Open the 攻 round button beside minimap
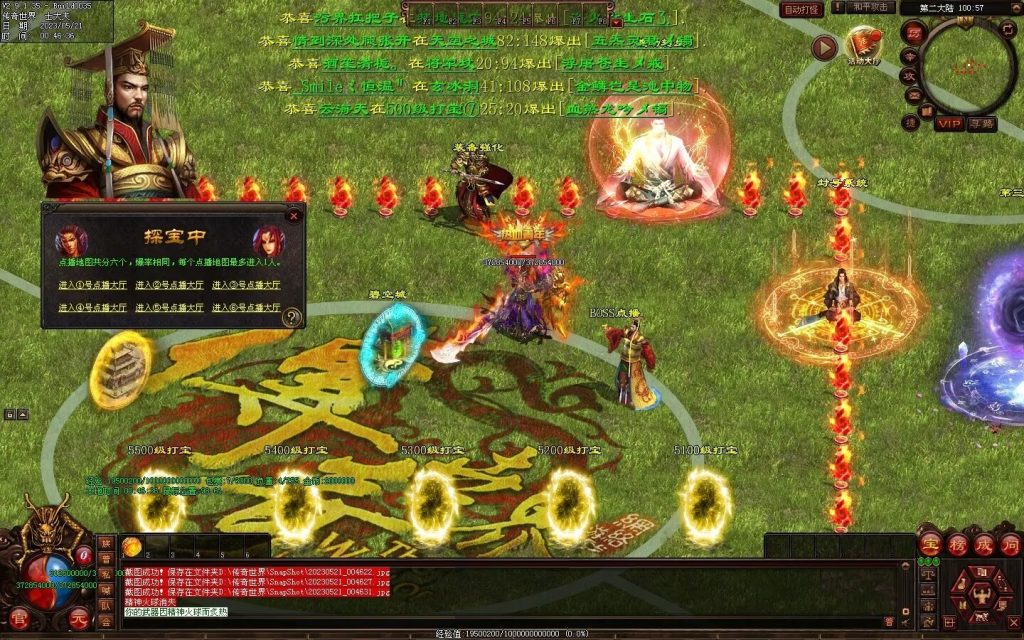The width and height of the screenshot is (1024, 640). coord(911,76)
